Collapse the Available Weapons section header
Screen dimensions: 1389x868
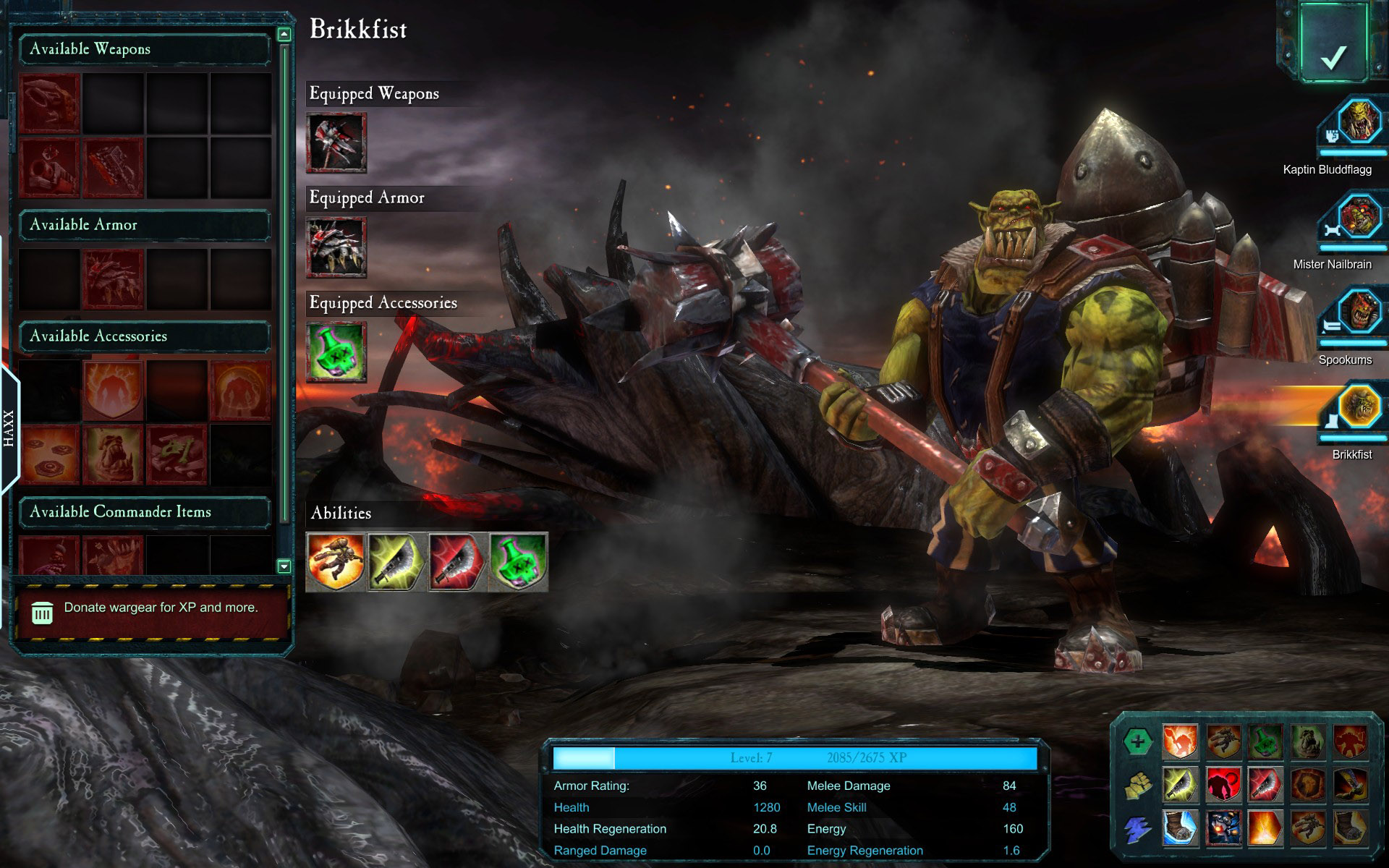click(x=145, y=49)
